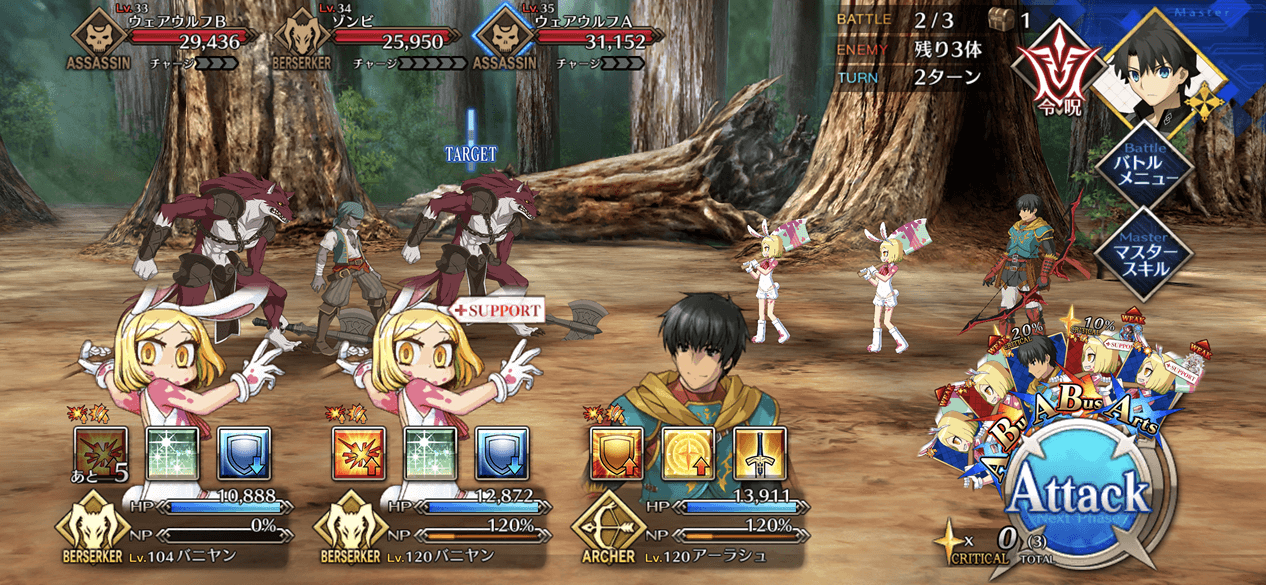Activate Lv.120 バニヤン's orange burst skill
1266x585 pixels.
click(359, 454)
